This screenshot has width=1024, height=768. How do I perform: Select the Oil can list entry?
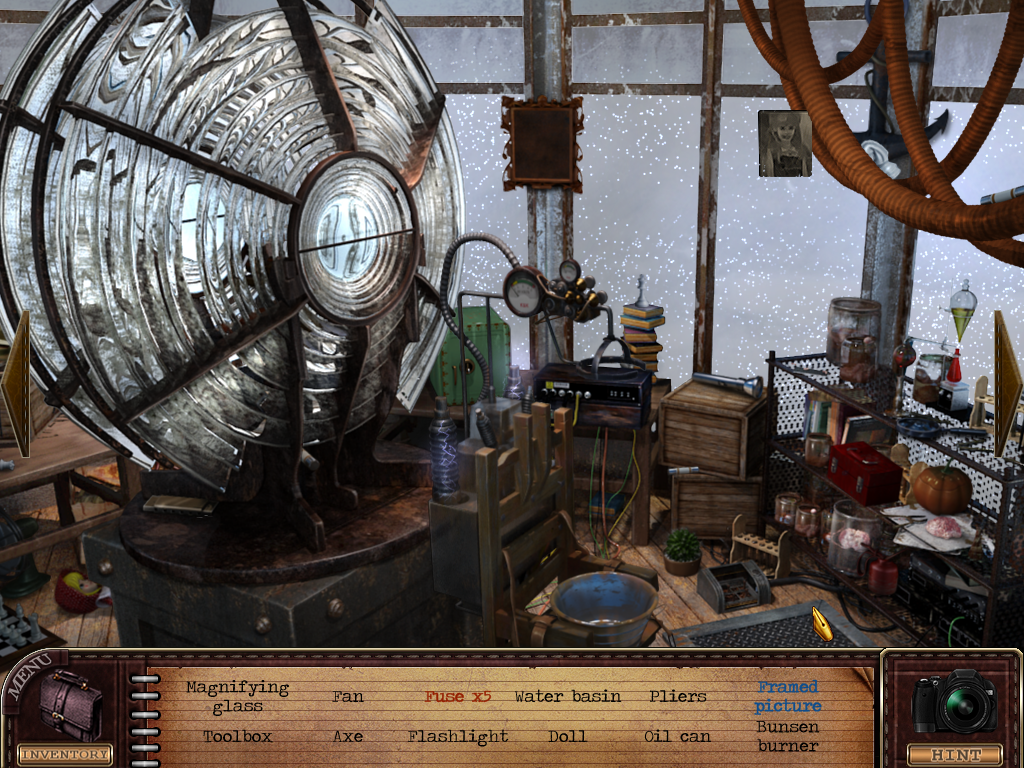click(677, 736)
